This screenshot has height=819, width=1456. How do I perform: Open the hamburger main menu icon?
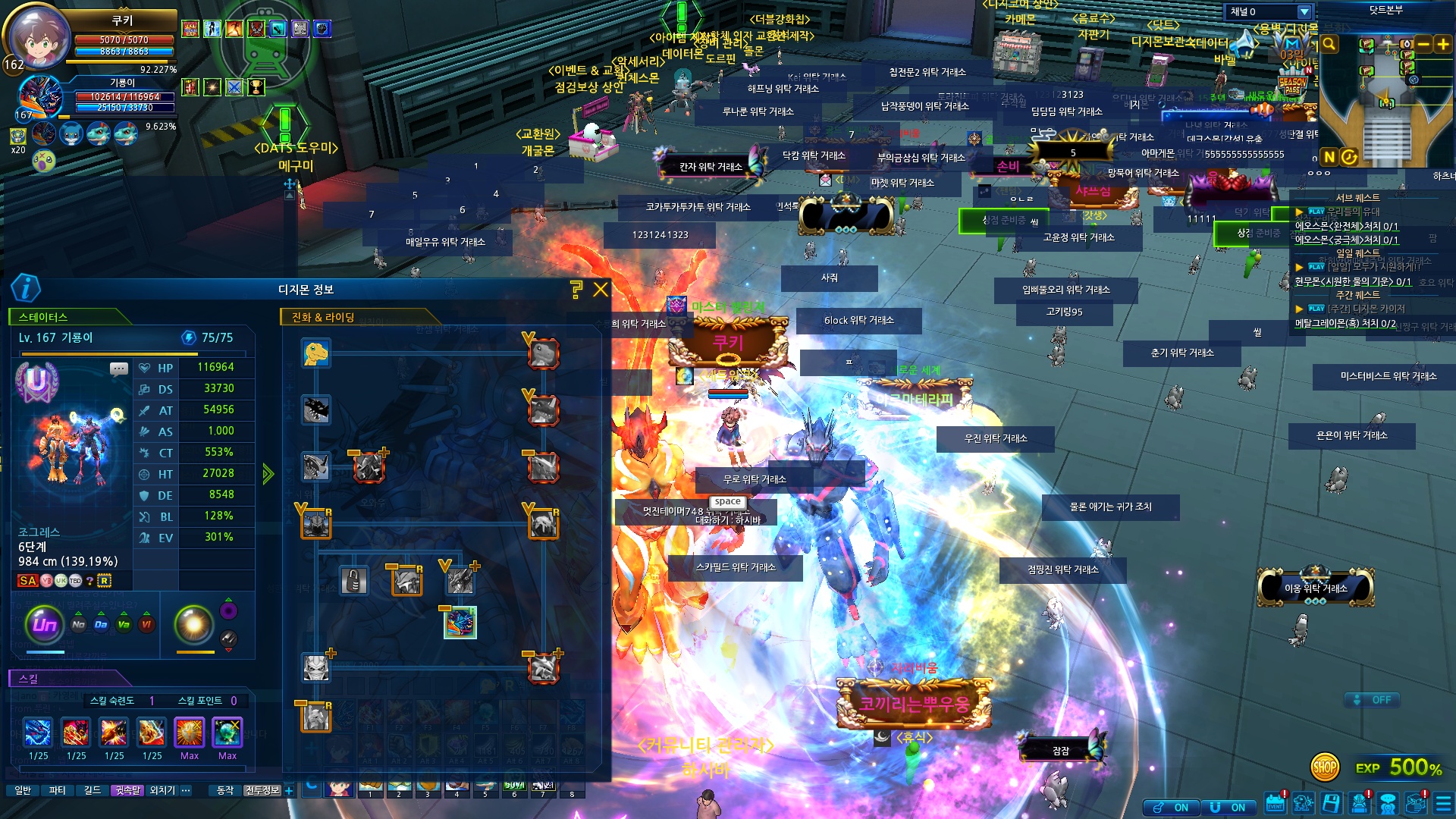(x=1443, y=804)
